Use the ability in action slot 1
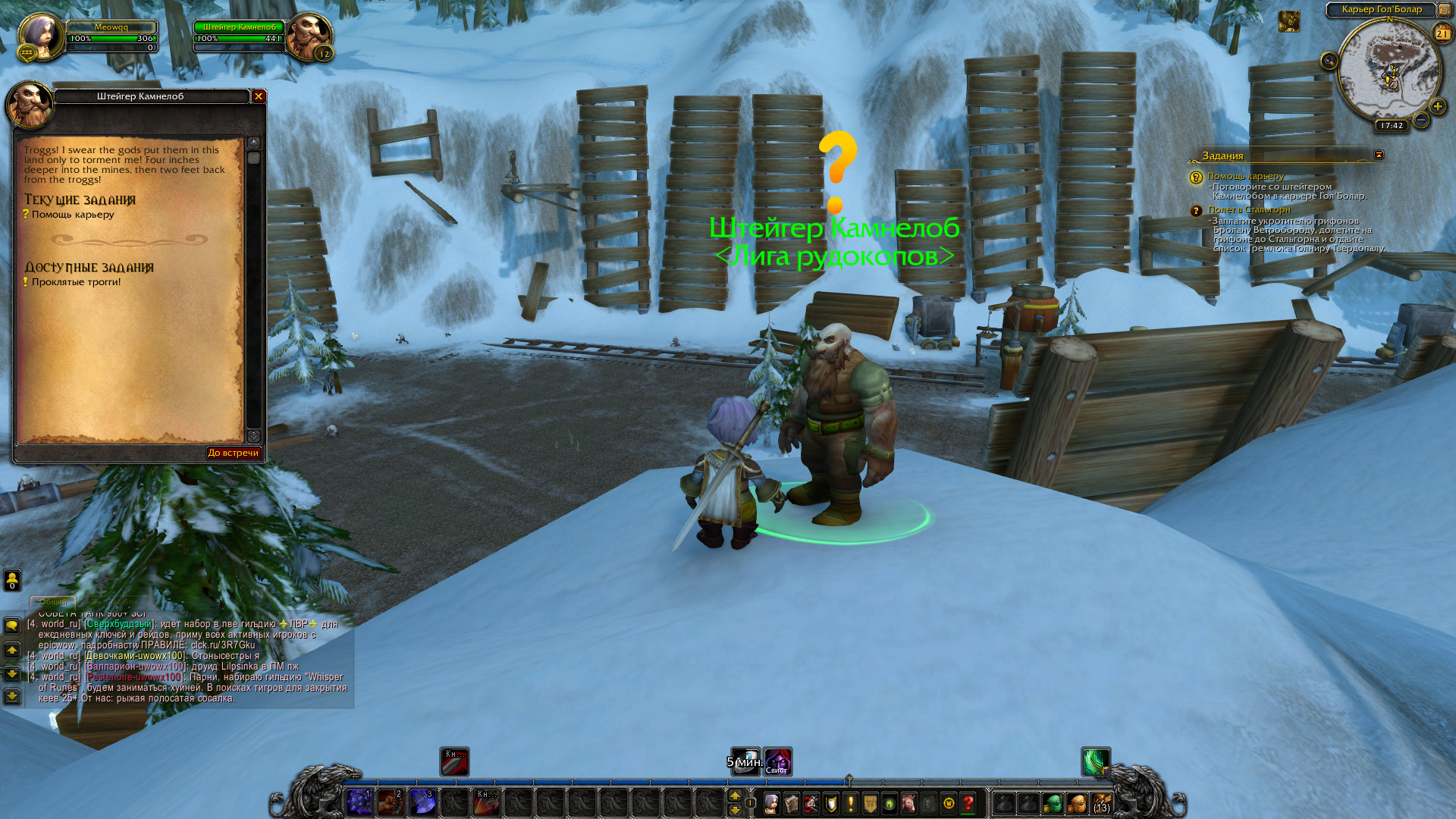 359,802
